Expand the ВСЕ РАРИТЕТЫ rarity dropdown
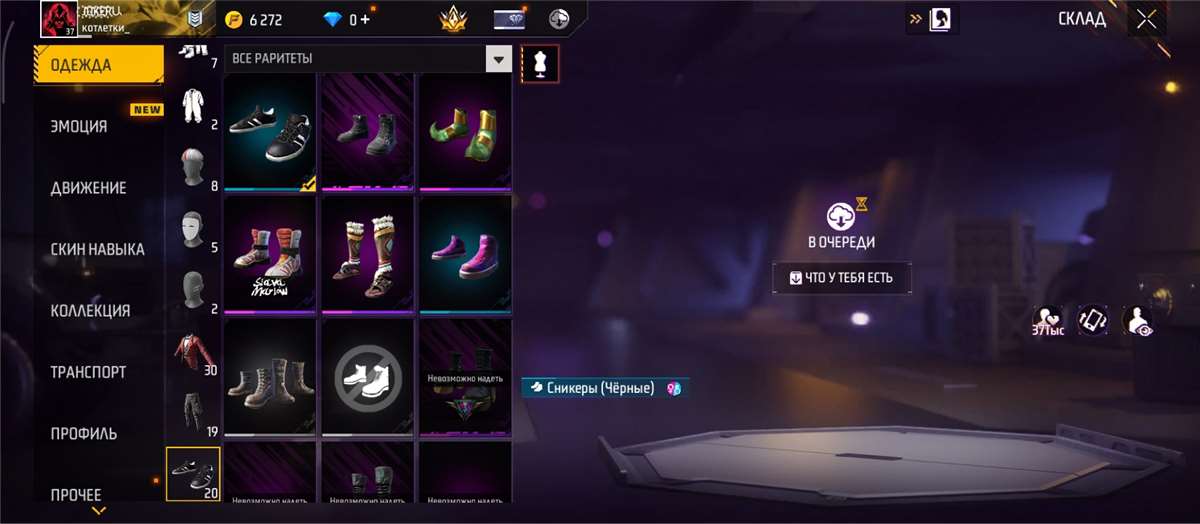This screenshot has height=524, width=1200. tap(498, 59)
